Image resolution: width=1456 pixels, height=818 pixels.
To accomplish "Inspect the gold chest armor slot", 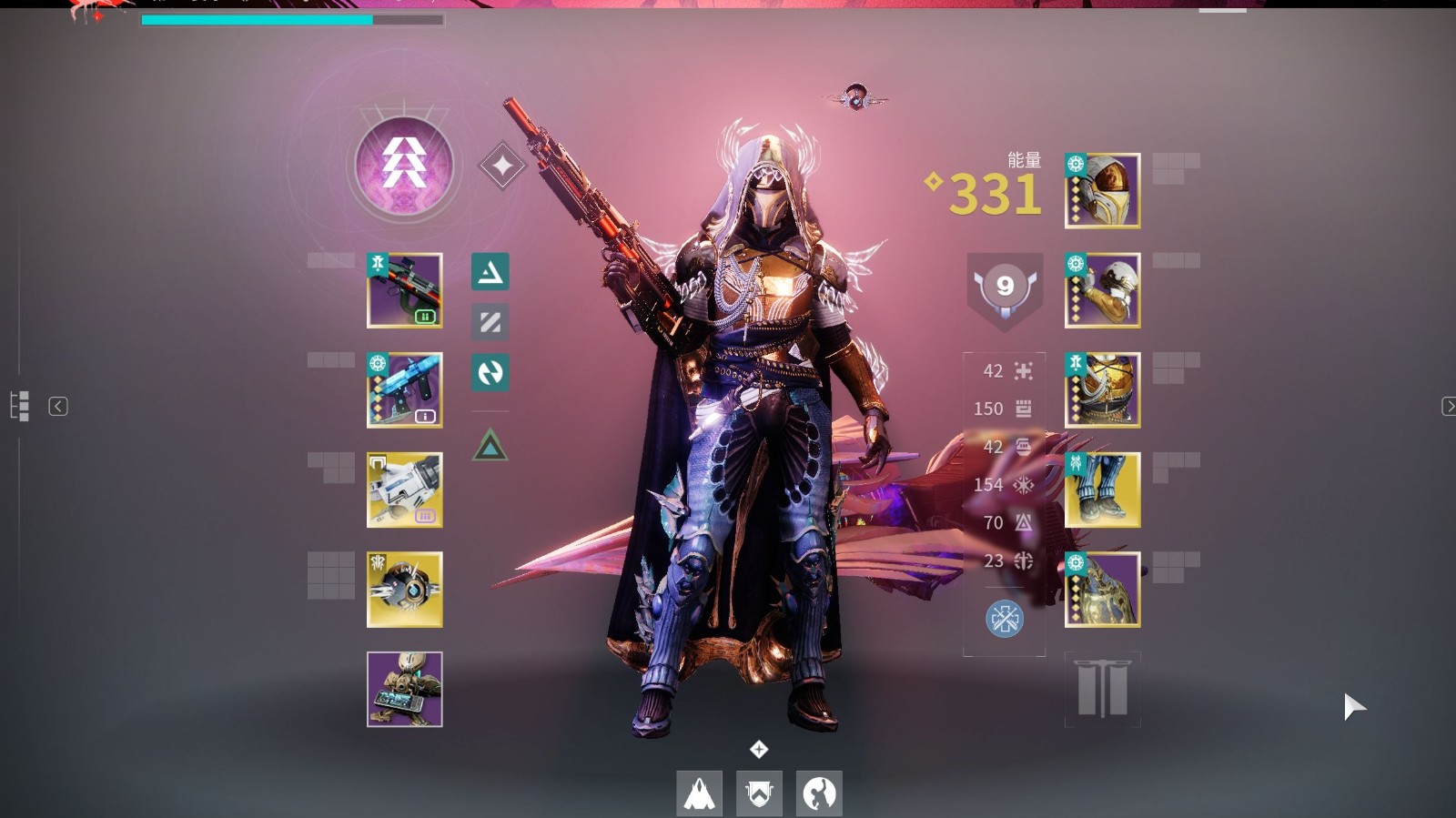I will click(1102, 390).
